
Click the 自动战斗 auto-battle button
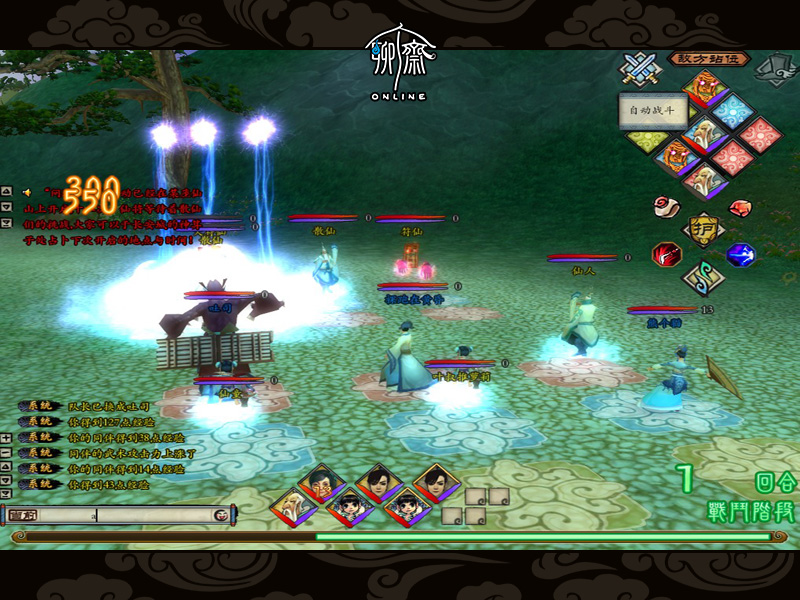pos(652,110)
